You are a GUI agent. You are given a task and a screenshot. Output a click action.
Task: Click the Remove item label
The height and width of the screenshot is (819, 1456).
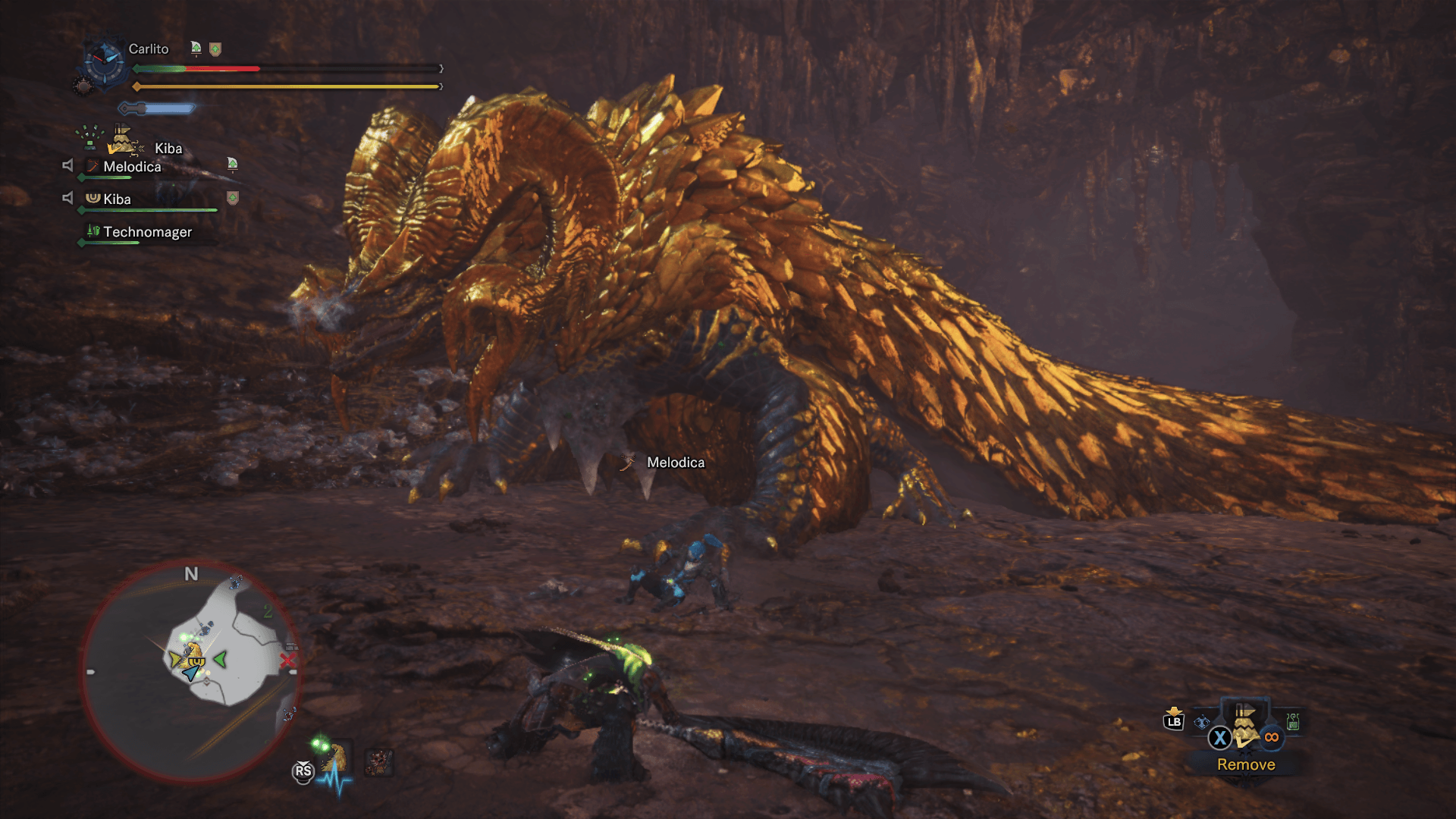tap(1246, 764)
